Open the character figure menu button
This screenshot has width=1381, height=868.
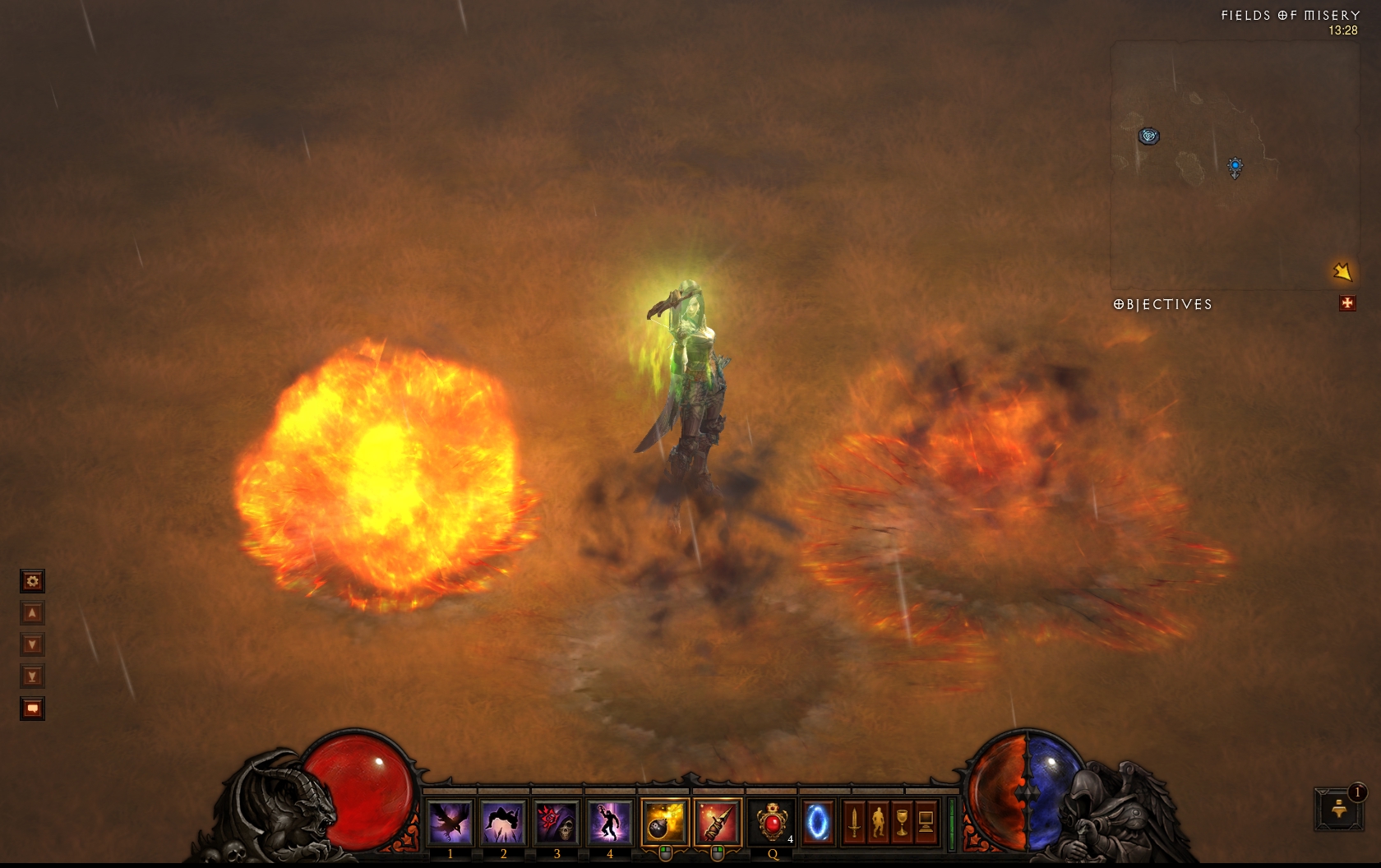878,821
